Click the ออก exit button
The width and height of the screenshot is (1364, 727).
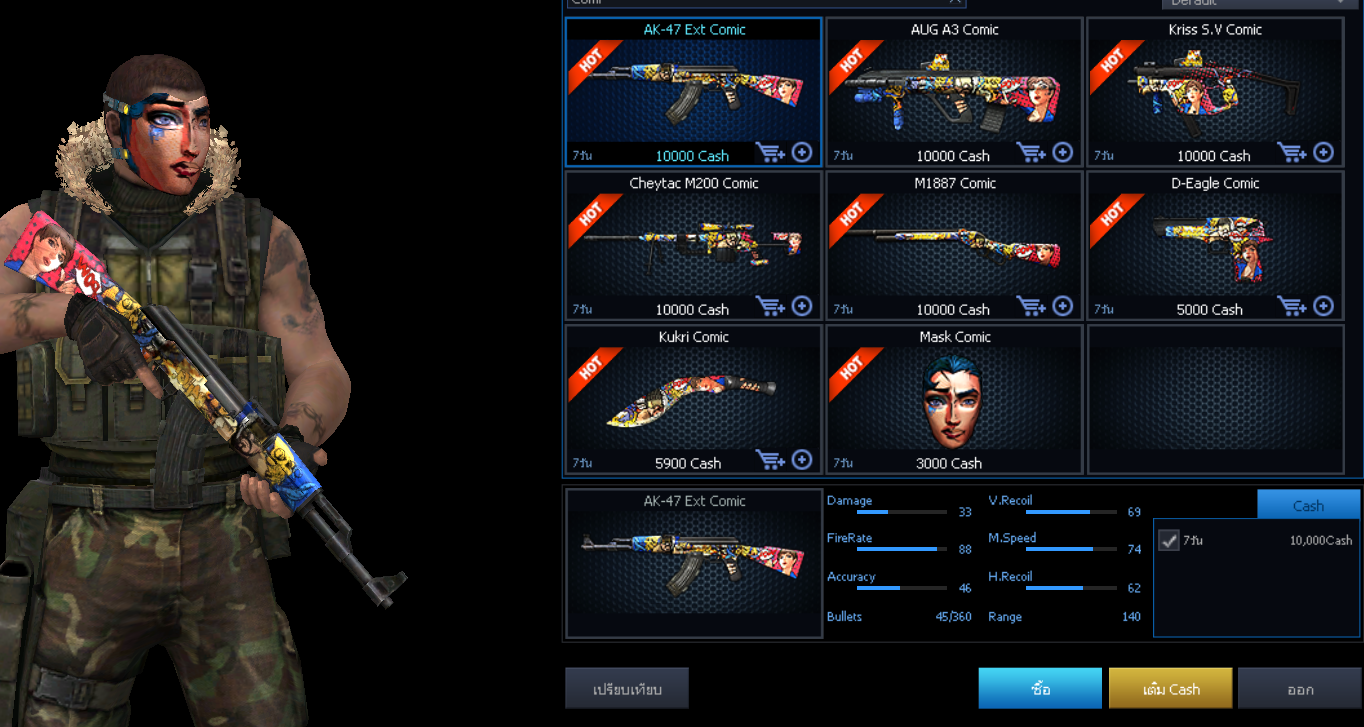[x=1299, y=689]
